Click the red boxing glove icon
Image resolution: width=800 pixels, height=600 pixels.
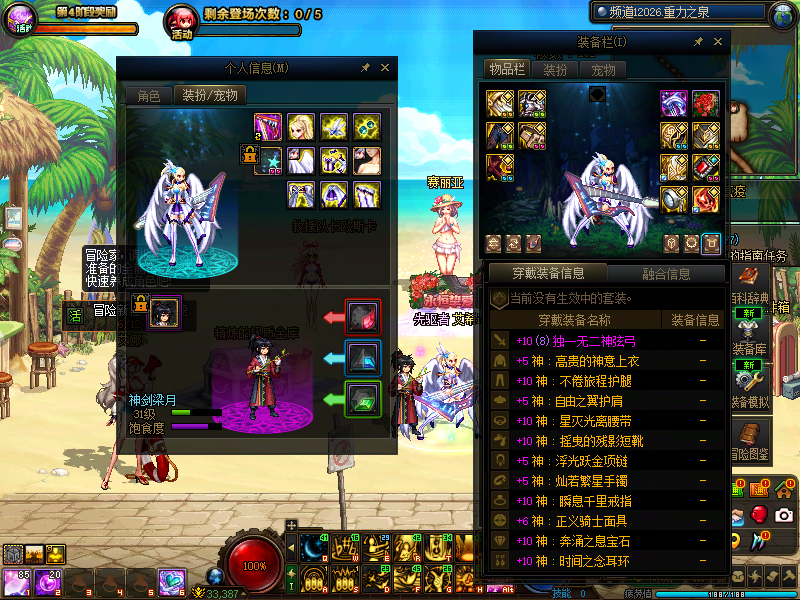759,514
